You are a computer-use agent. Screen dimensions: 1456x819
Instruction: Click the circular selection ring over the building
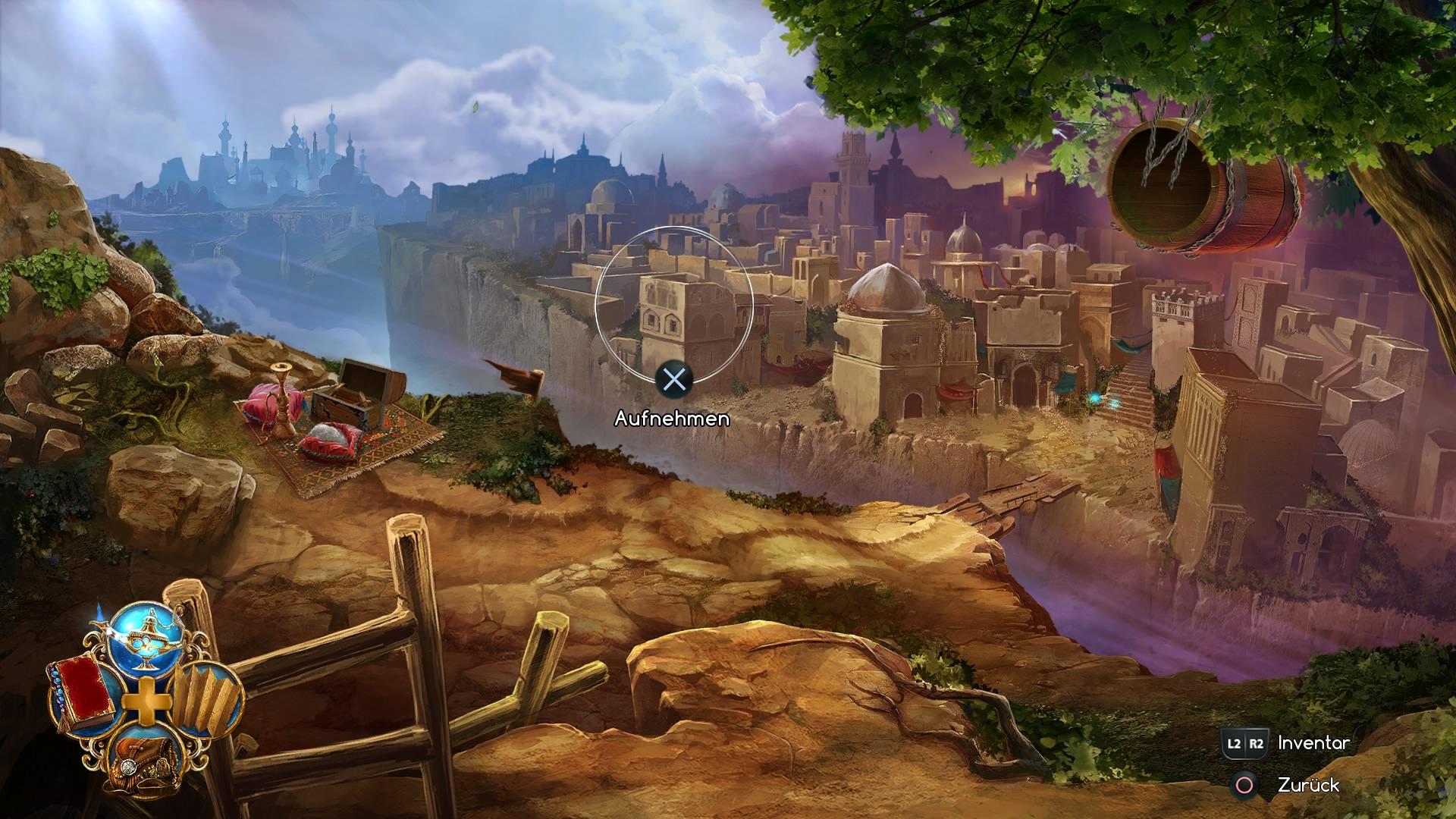point(673,303)
